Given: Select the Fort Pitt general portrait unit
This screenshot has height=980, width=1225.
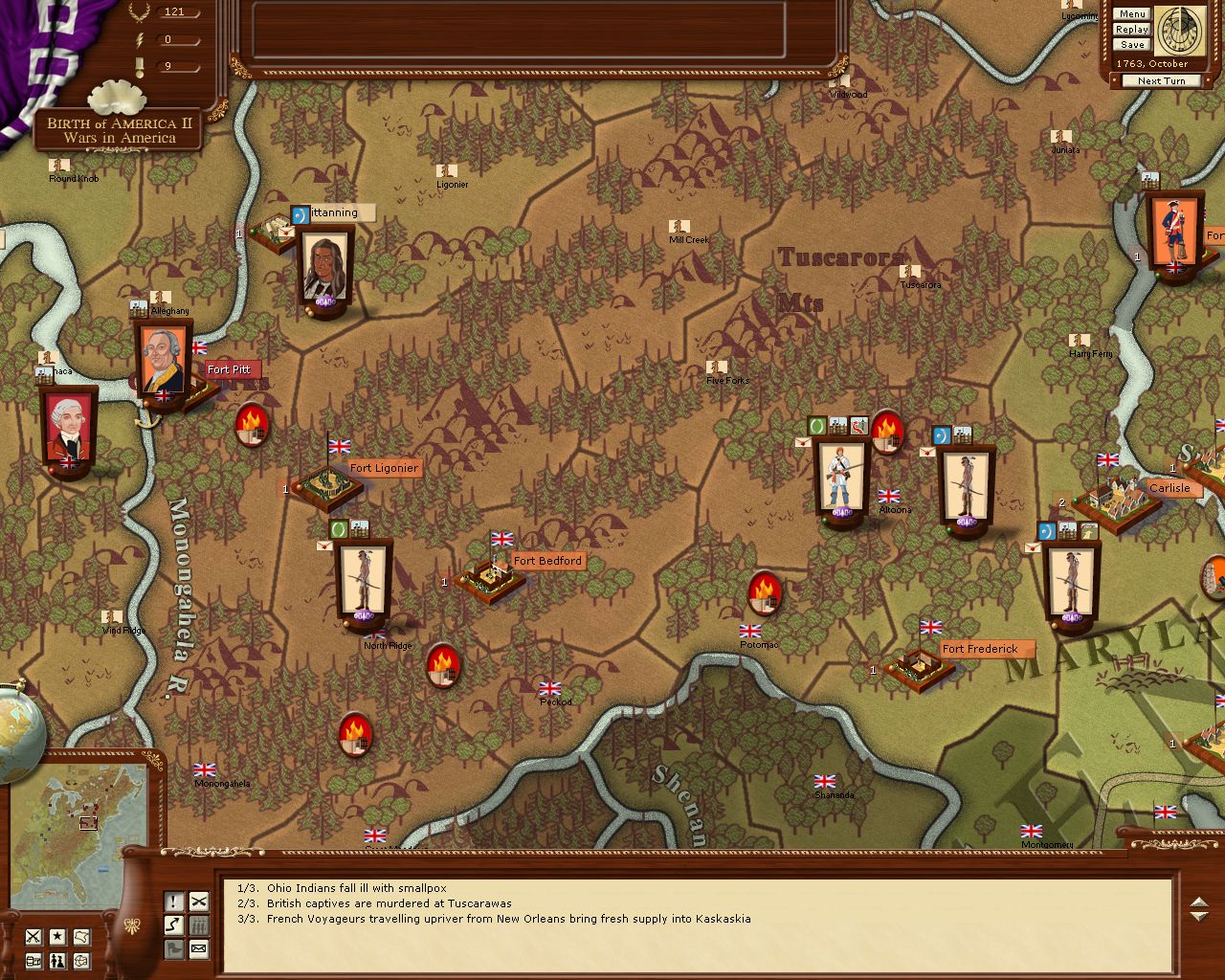Looking at the screenshot, I should [163, 364].
